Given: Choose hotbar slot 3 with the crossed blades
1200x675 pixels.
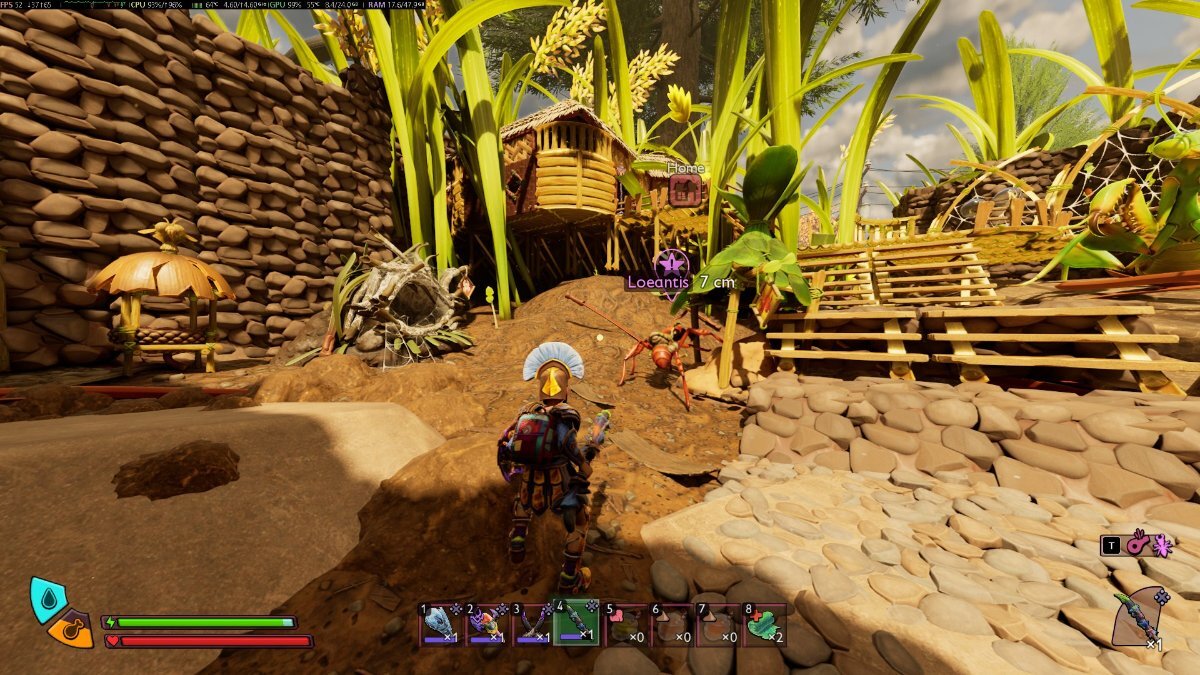Looking at the screenshot, I should (x=532, y=623).
